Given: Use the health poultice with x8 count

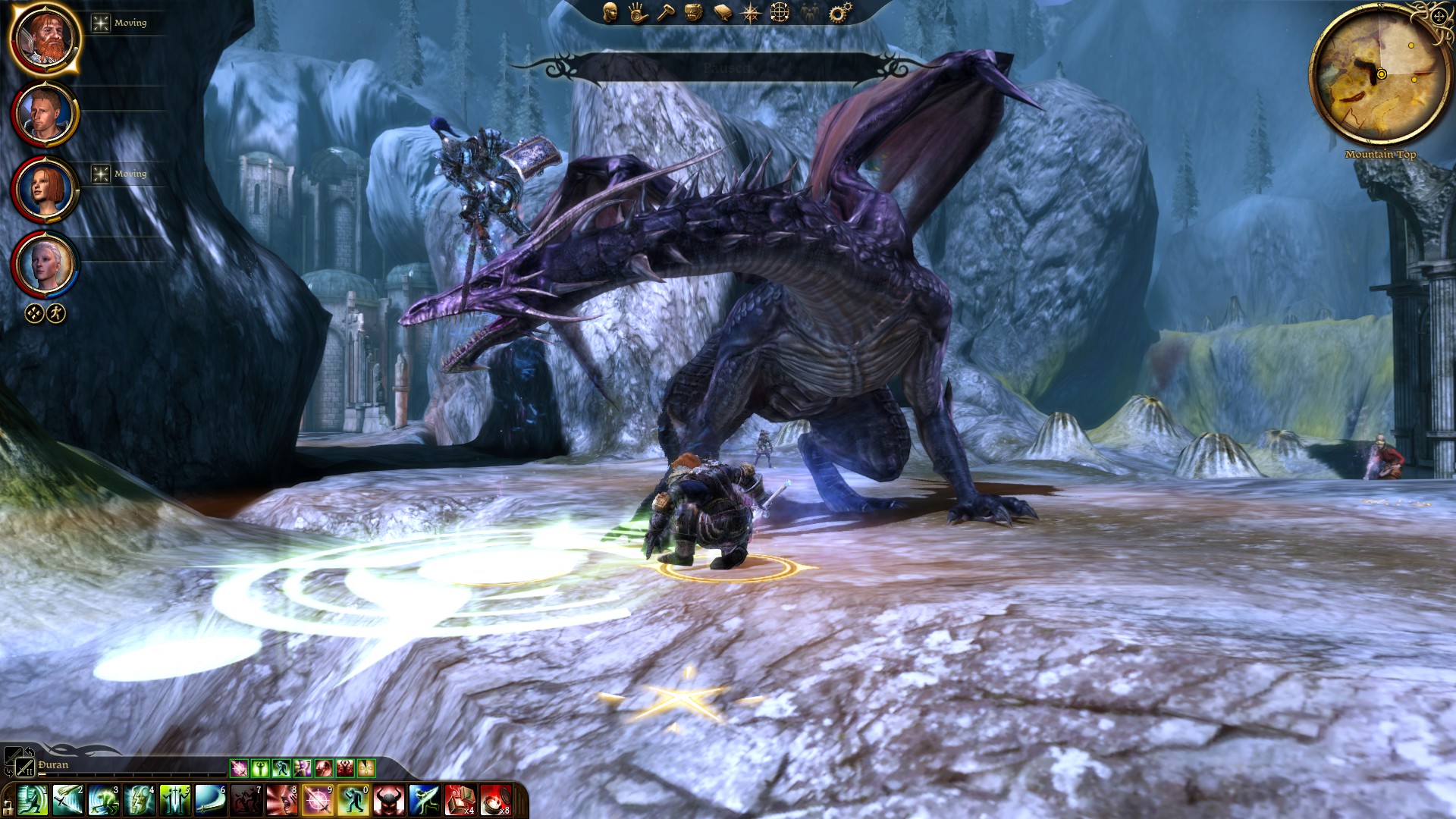Looking at the screenshot, I should [495, 801].
